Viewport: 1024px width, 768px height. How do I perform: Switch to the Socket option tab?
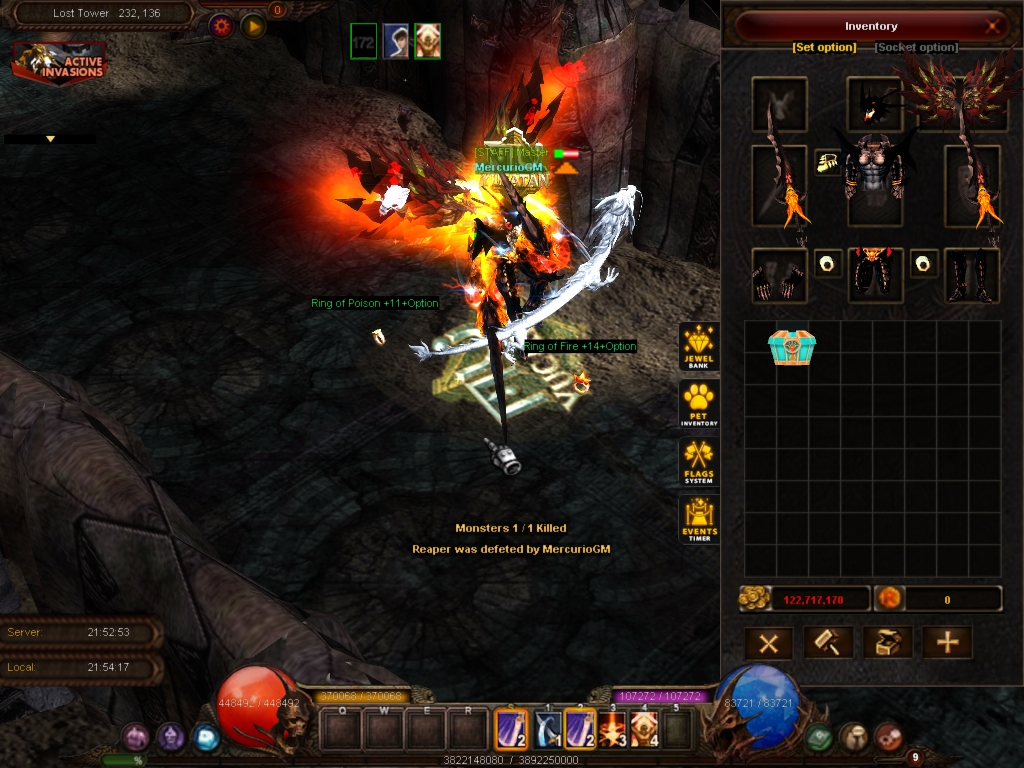916,47
